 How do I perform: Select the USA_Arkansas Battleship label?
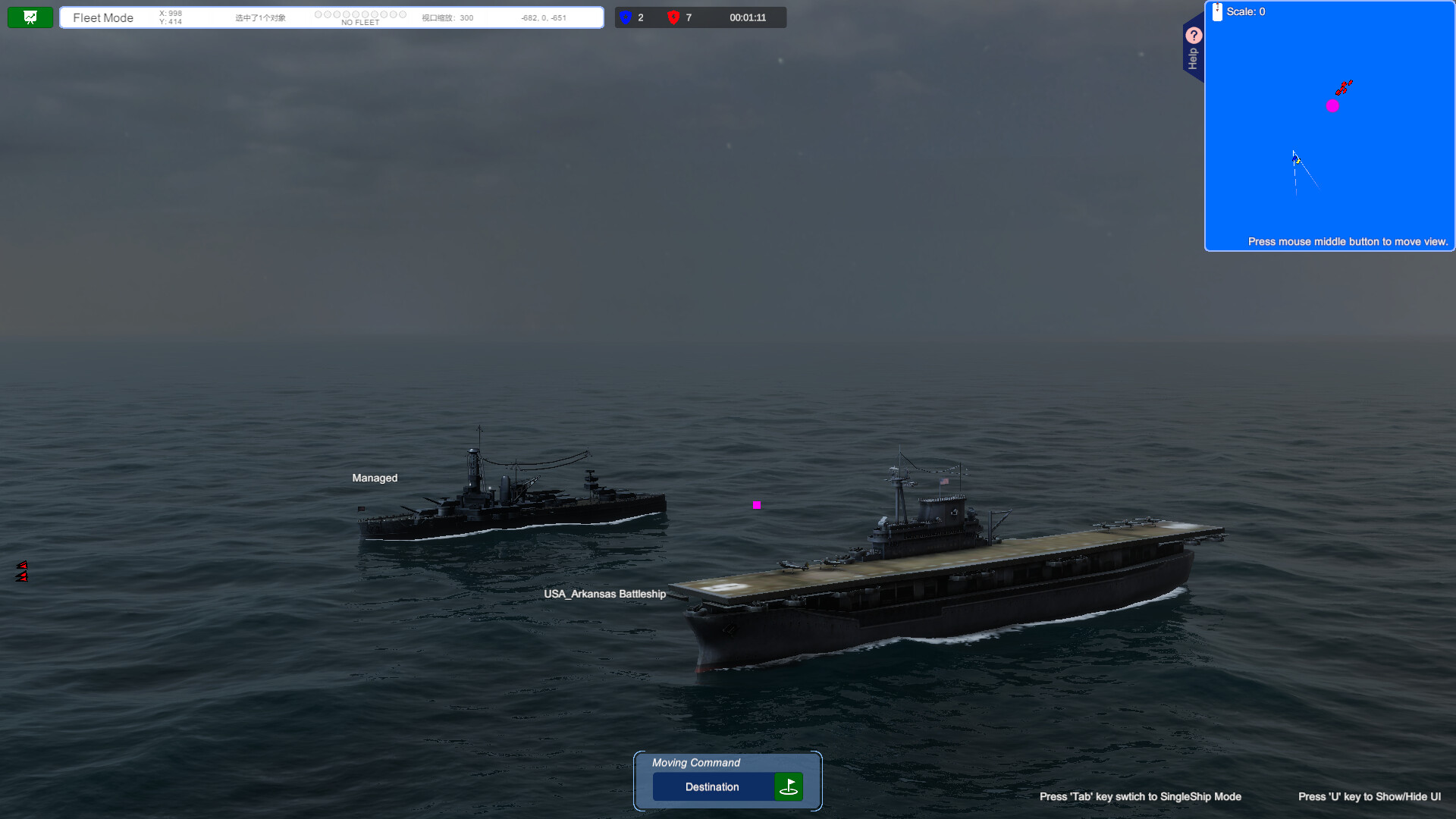tap(604, 594)
